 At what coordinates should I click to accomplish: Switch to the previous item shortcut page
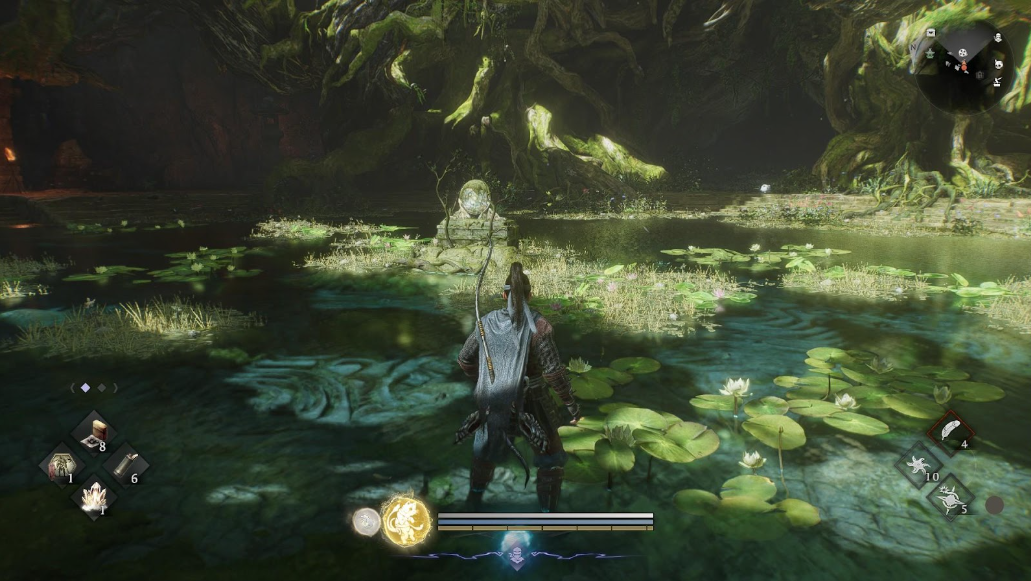pyautogui.click(x=73, y=387)
